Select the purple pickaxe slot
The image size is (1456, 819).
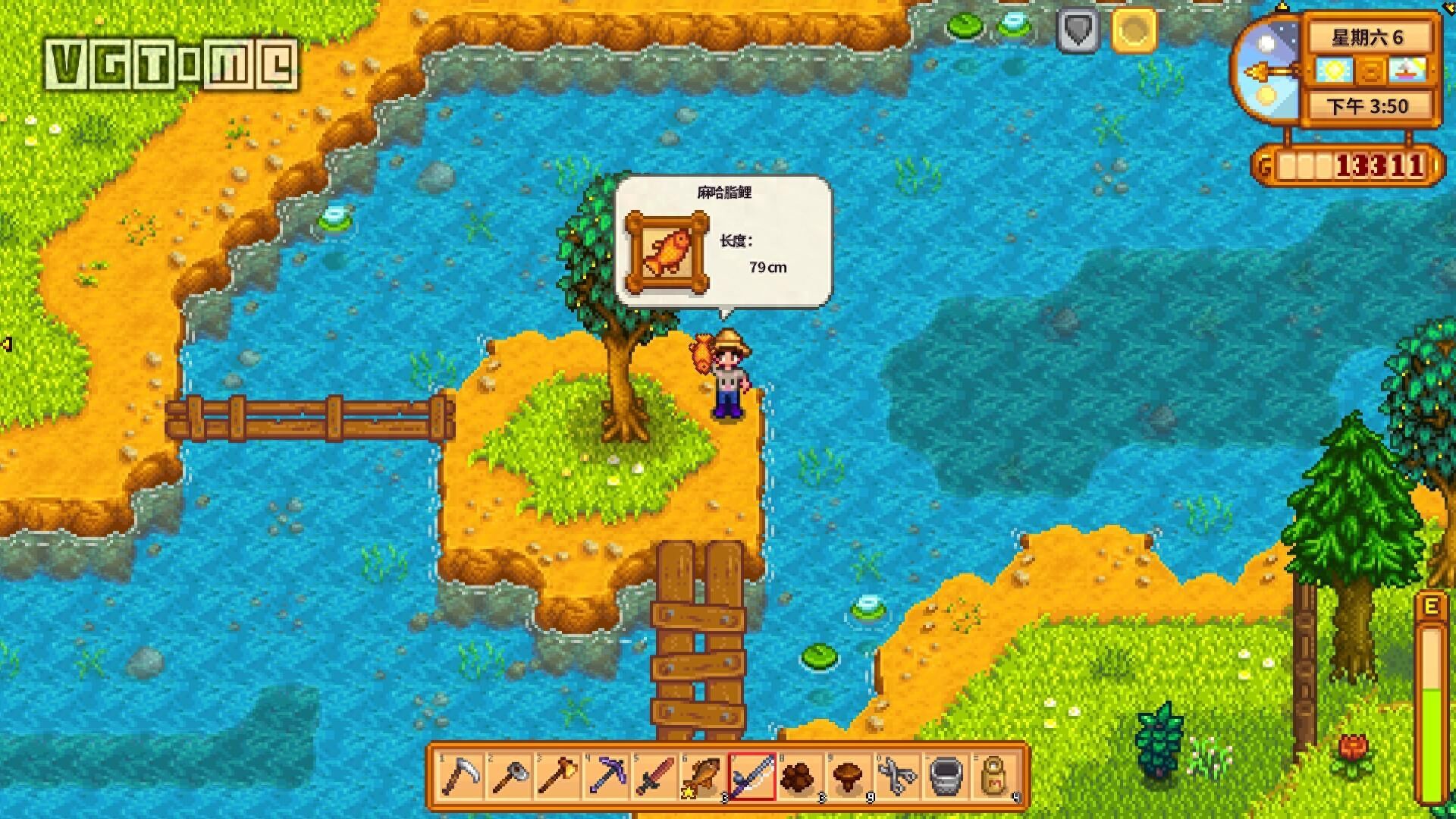tap(607, 777)
